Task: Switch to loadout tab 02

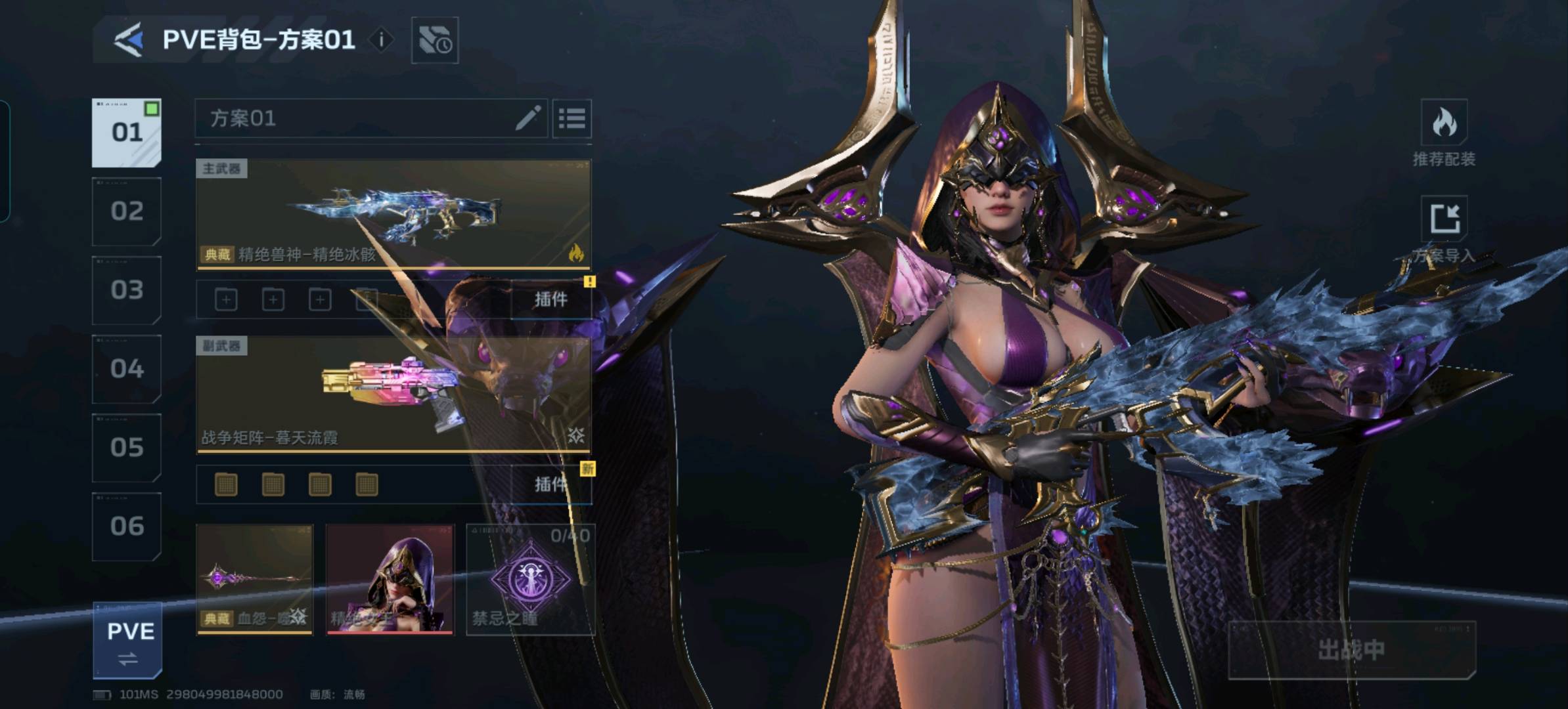Action: point(127,211)
